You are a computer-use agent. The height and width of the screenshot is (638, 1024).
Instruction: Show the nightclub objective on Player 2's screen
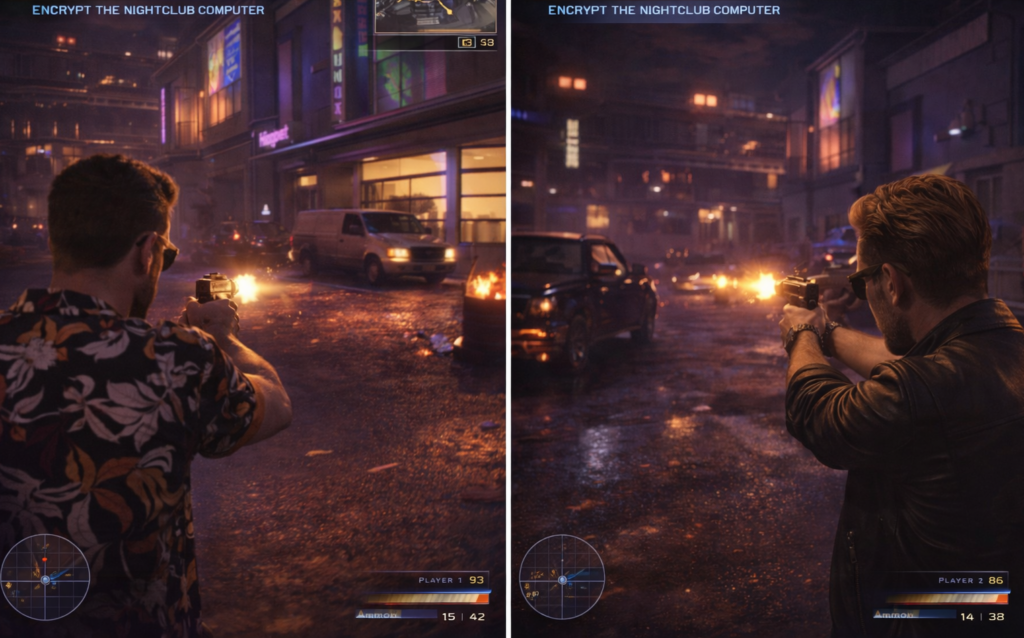click(664, 10)
